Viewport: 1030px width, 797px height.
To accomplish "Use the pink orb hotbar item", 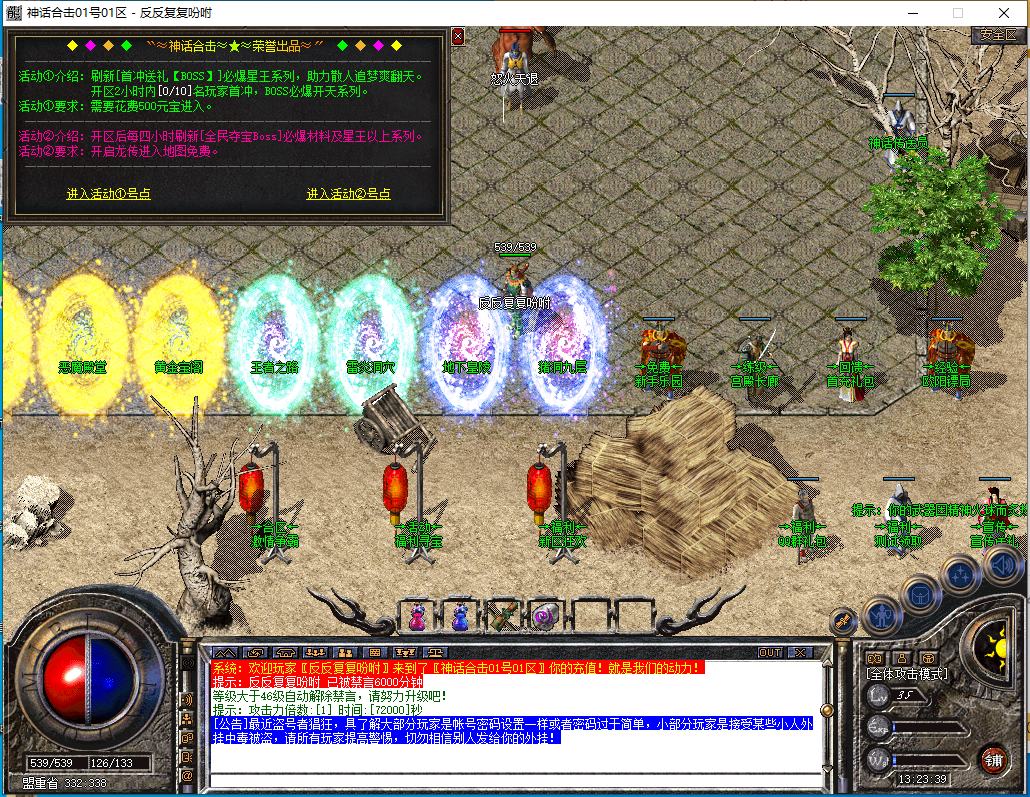I will click(x=545, y=616).
